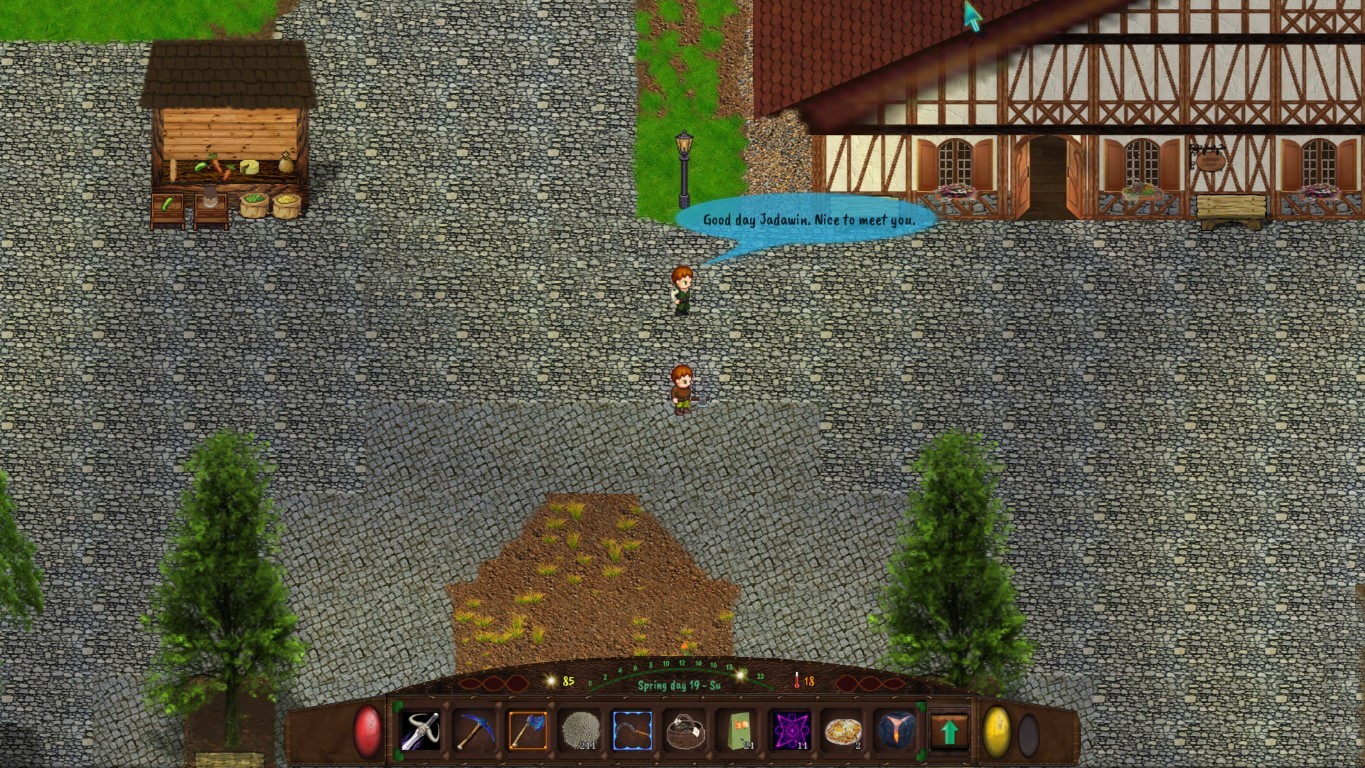Viewport: 1365px width, 768px height.
Task: Pick the sickle in the blue frame
Action: (632, 731)
